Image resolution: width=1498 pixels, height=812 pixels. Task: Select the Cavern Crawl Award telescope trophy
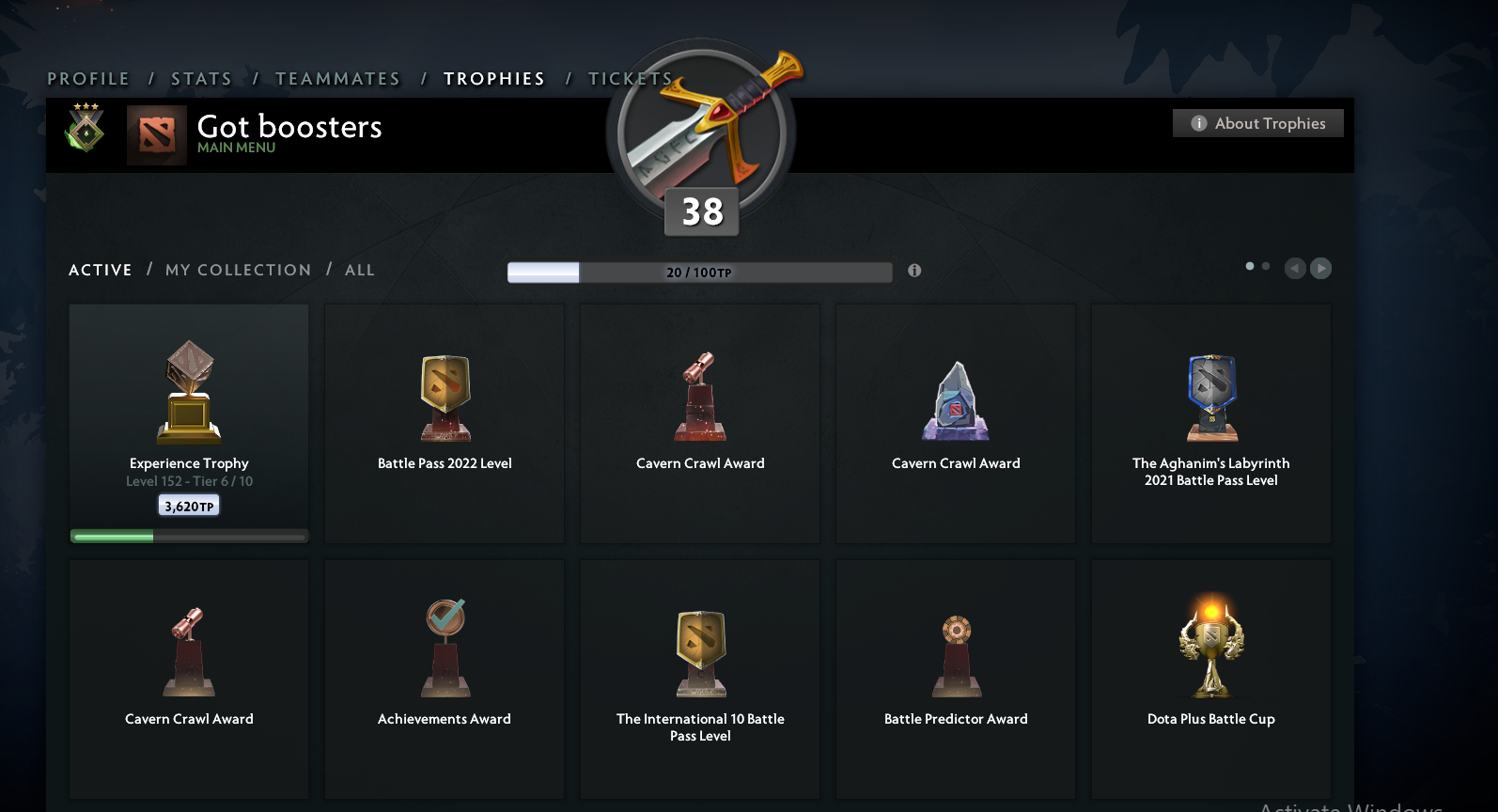699,397
